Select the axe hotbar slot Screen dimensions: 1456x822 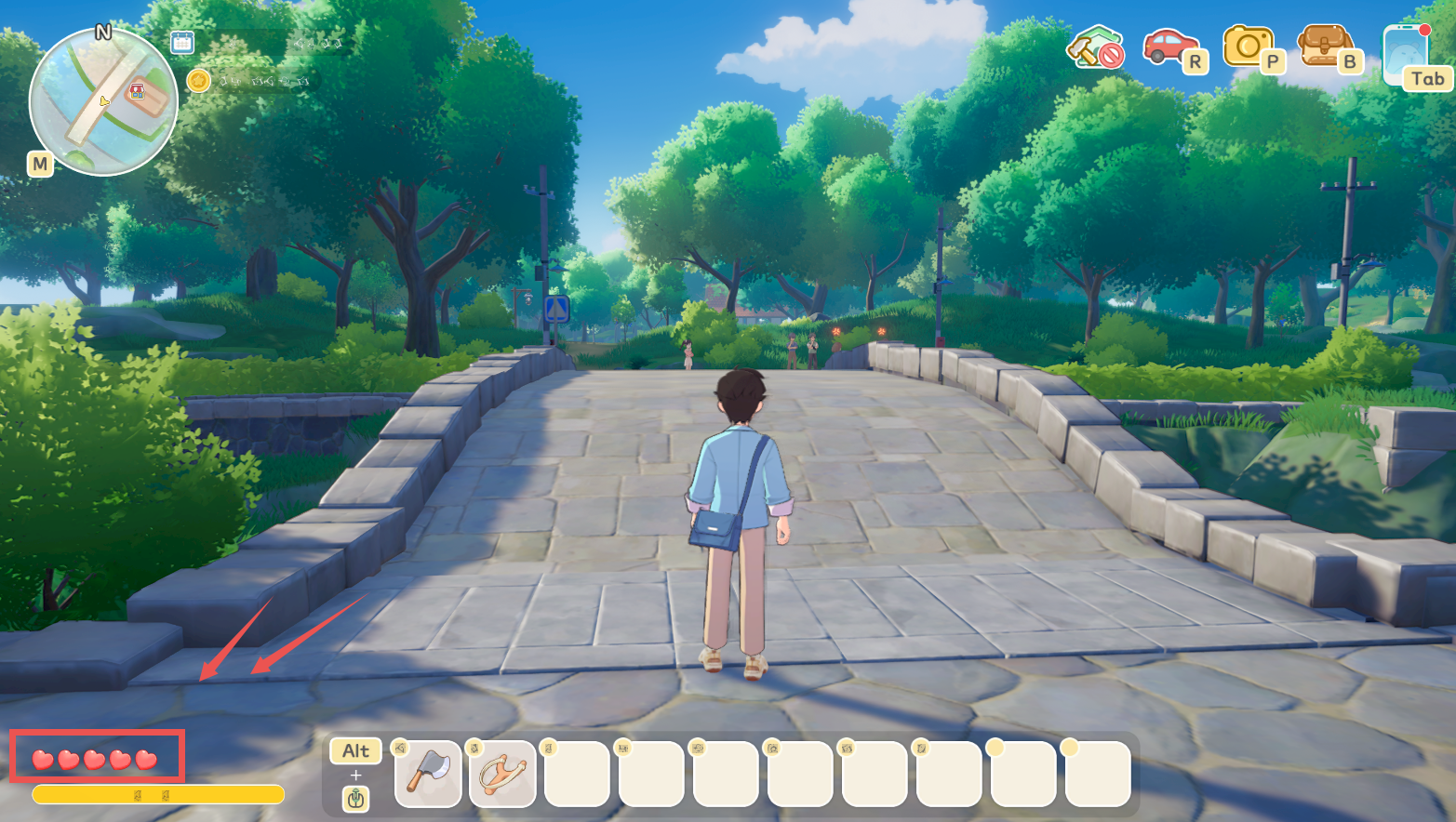pos(428,774)
